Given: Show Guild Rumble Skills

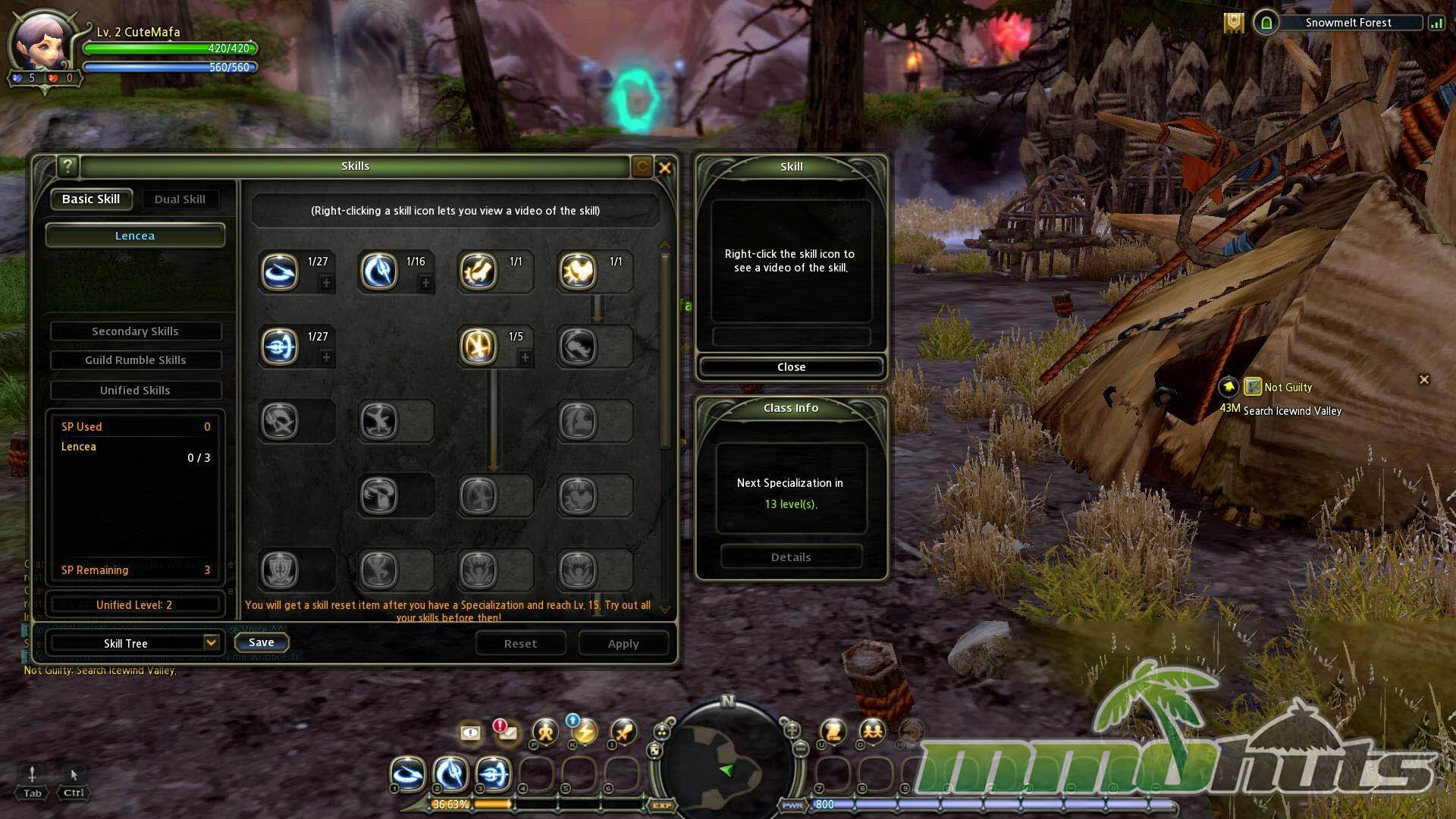Looking at the screenshot, I should 135,360.
